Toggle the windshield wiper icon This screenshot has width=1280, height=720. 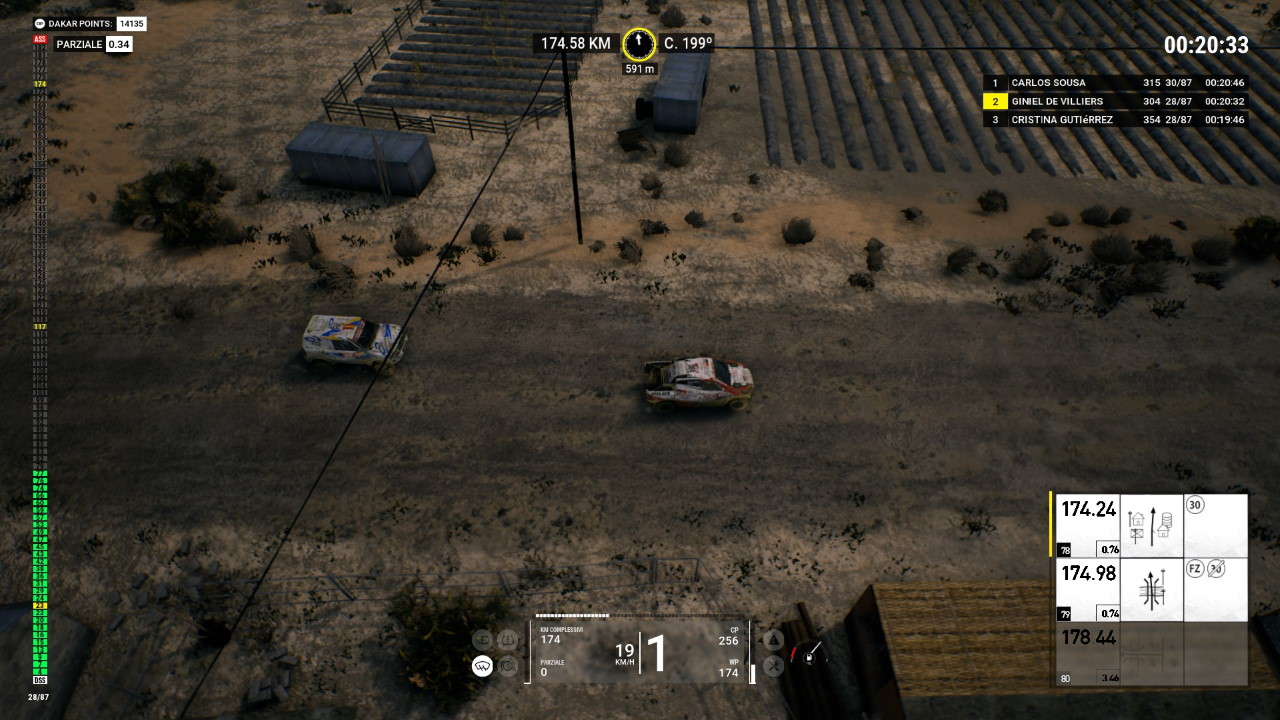[x=482, y=666]
